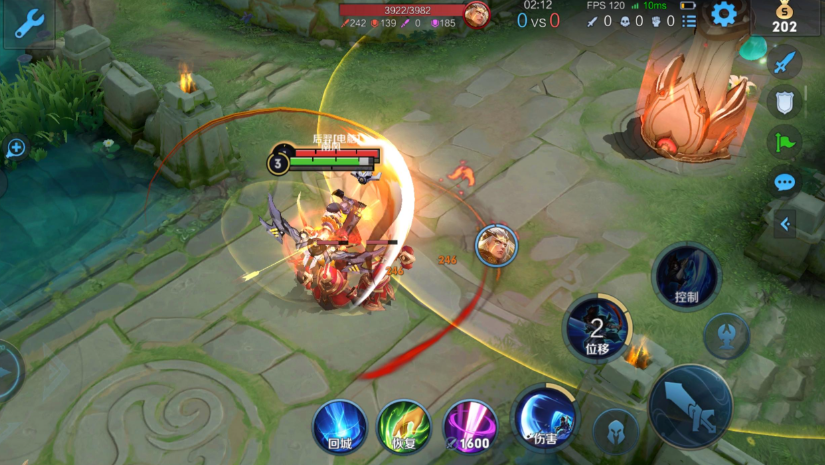Open the shop via the gold bag
This screenshot has width=825, height=465.
tap(784, 16)
